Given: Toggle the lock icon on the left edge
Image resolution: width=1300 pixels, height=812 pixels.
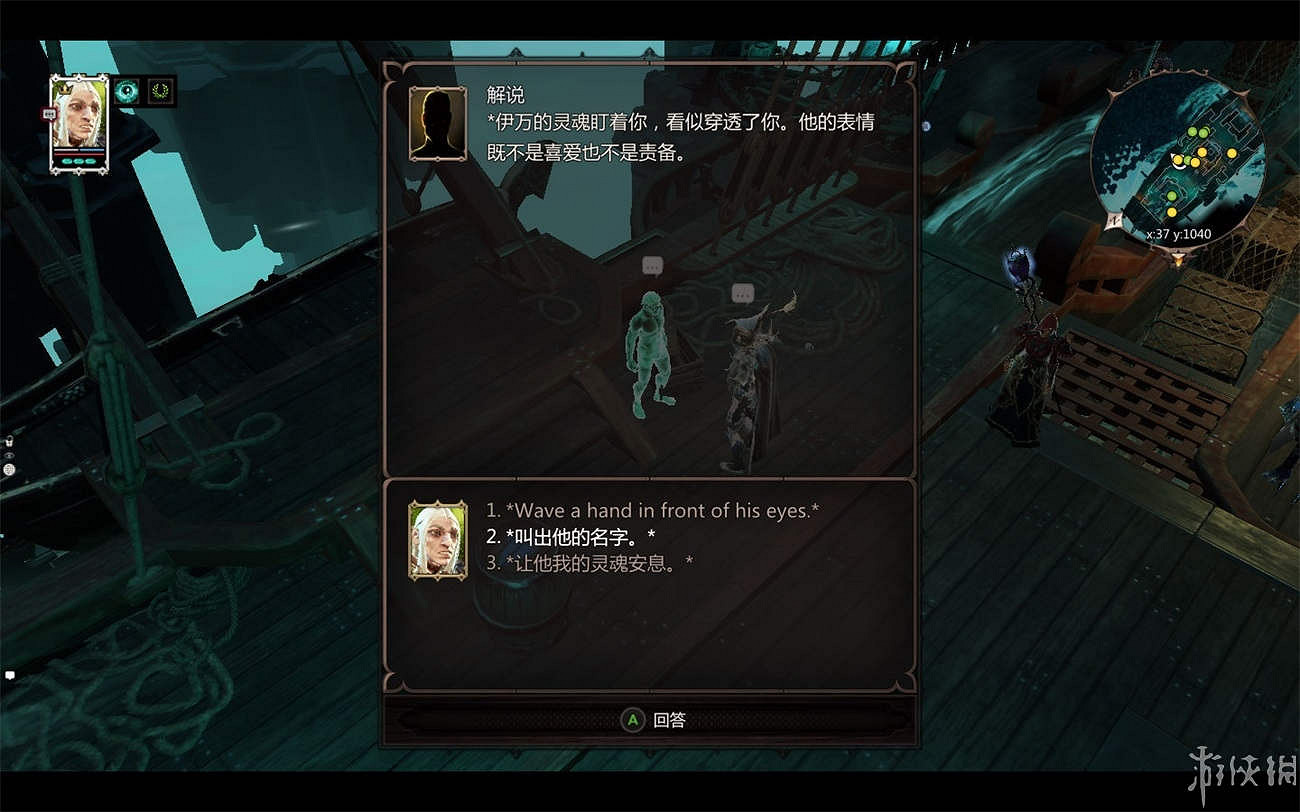Looking at the screenshot, I should (x=9, y=441).
